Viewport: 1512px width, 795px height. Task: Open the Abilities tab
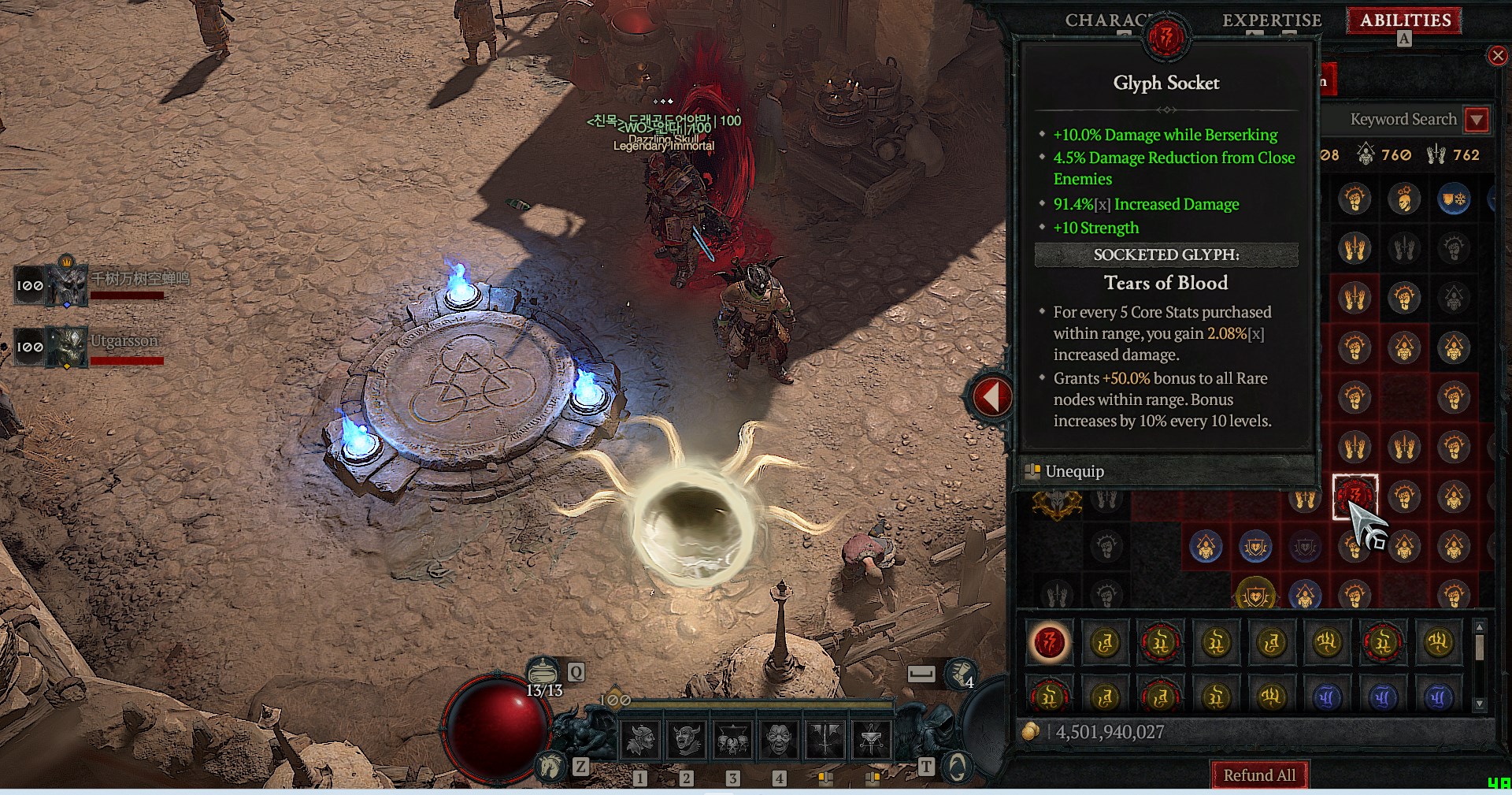(1405, 20)
